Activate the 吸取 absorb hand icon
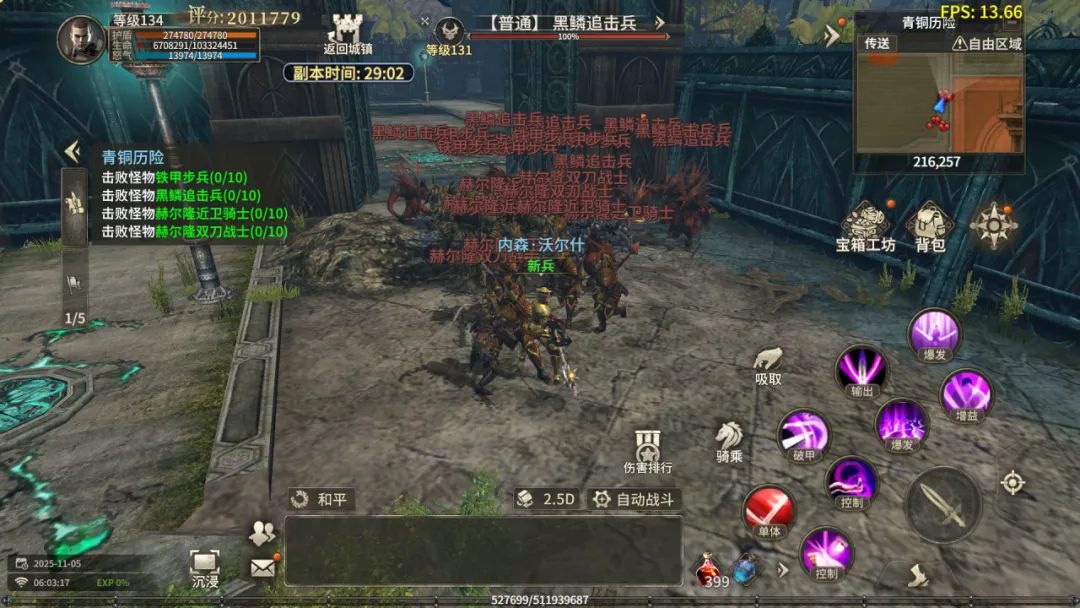 pos(768,362)
